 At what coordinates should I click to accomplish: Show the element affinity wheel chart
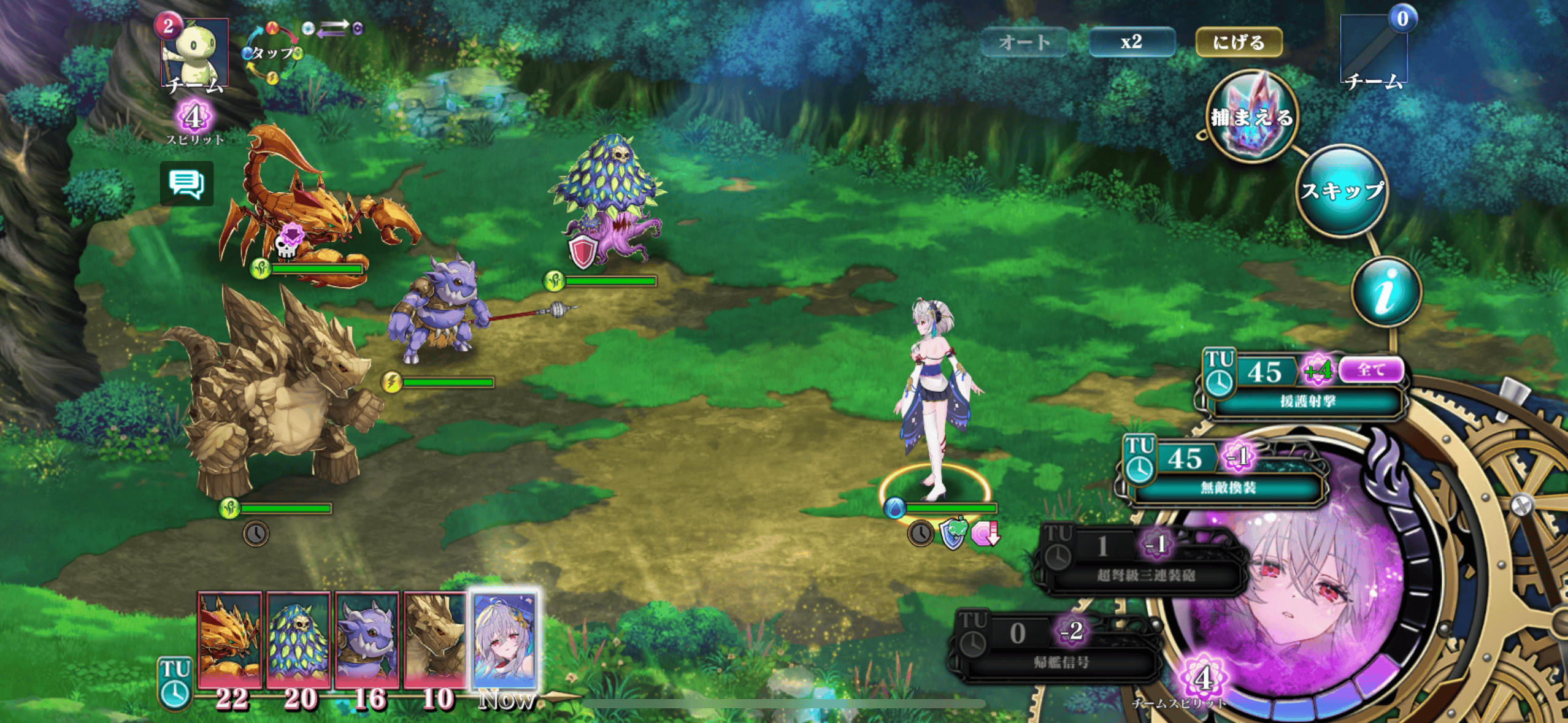(273, 53)
